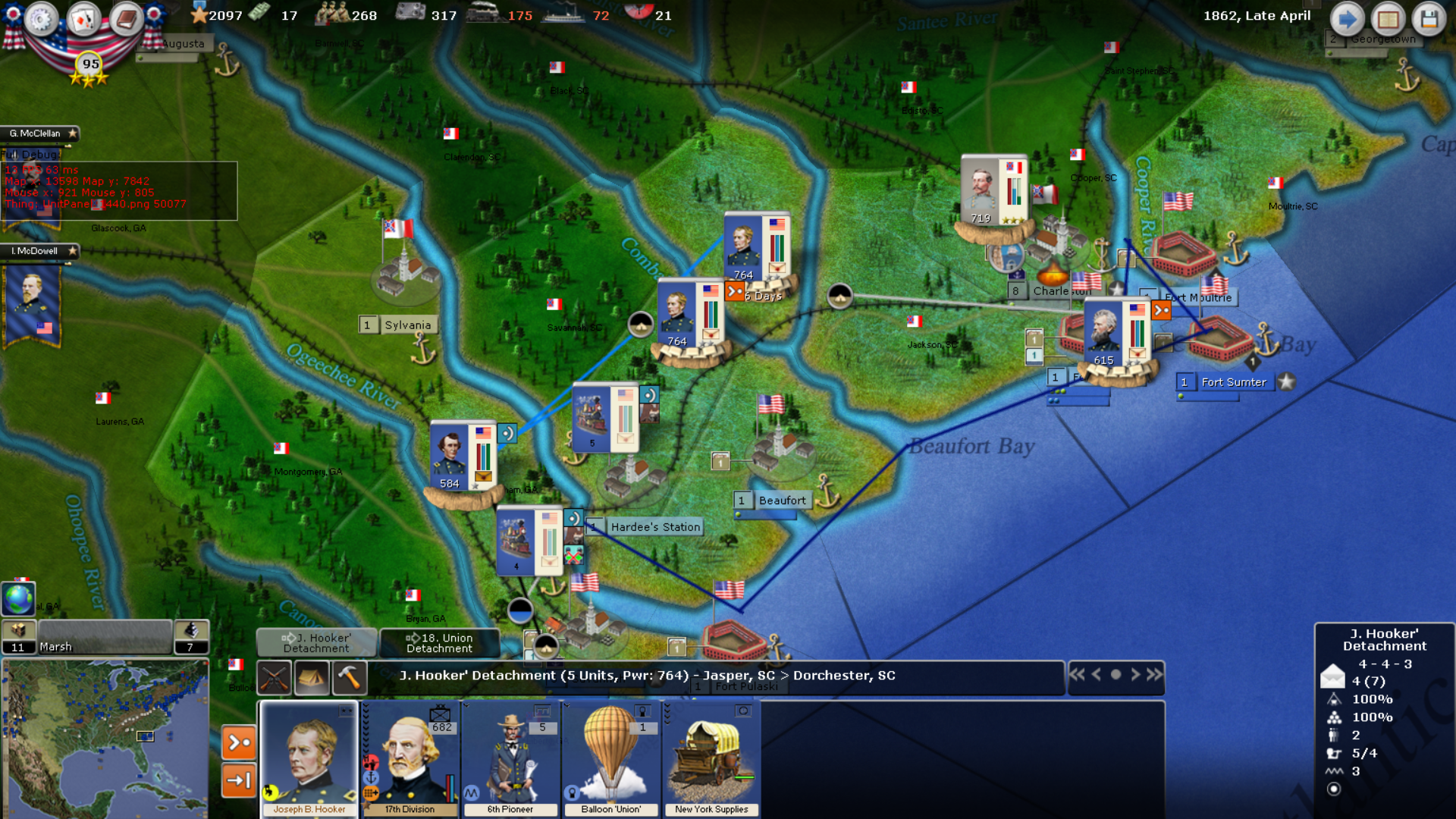Click the cohesion bar on 17th Division card

pyautogui.click(x=450, y=789)
